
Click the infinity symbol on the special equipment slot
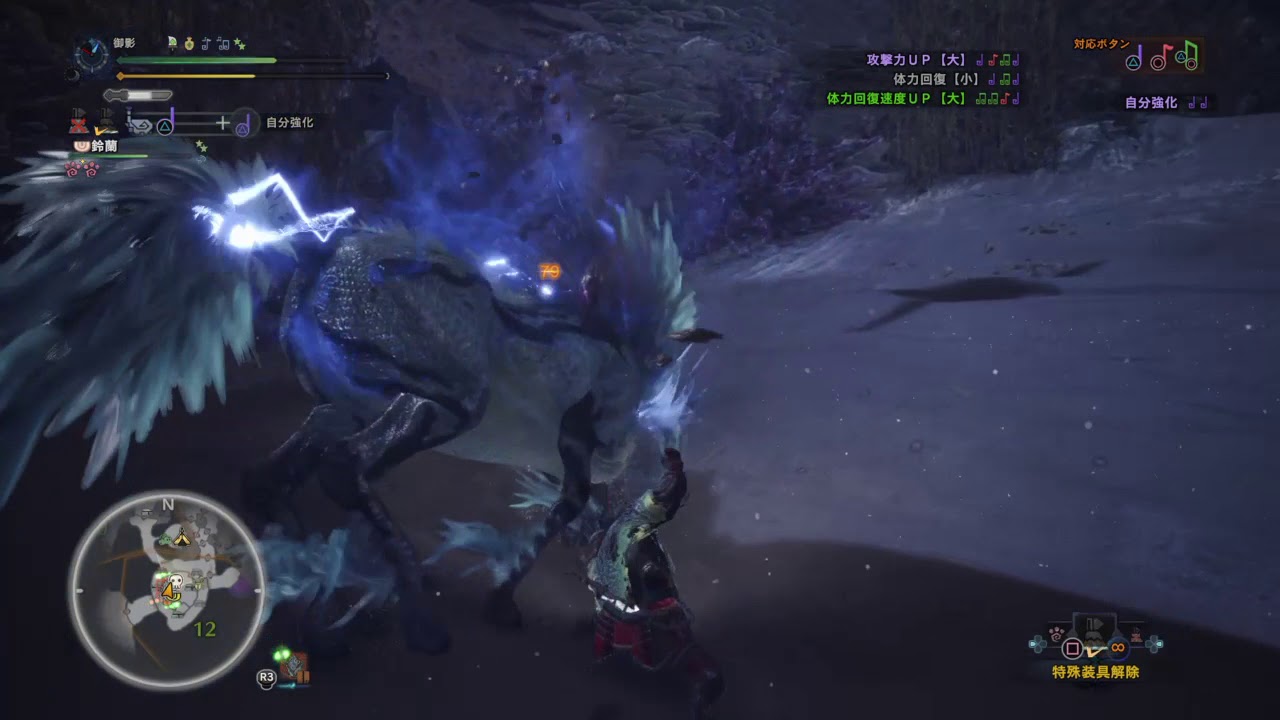[x=1117, y=648]
